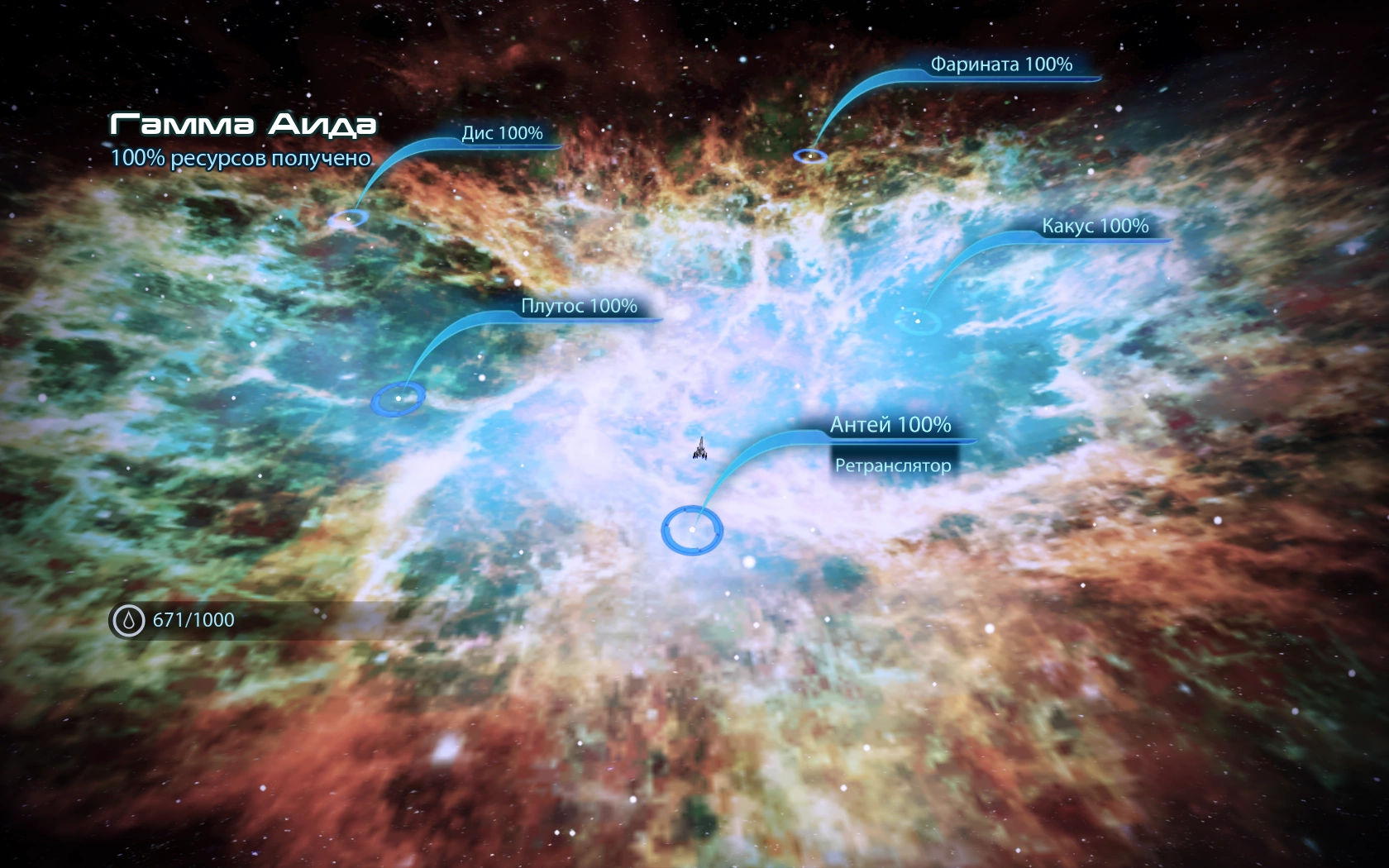Viewport: 1389px width, 868px height.
Task: Toggle the Дис 100% resource indicator
Action: [501, 132]
